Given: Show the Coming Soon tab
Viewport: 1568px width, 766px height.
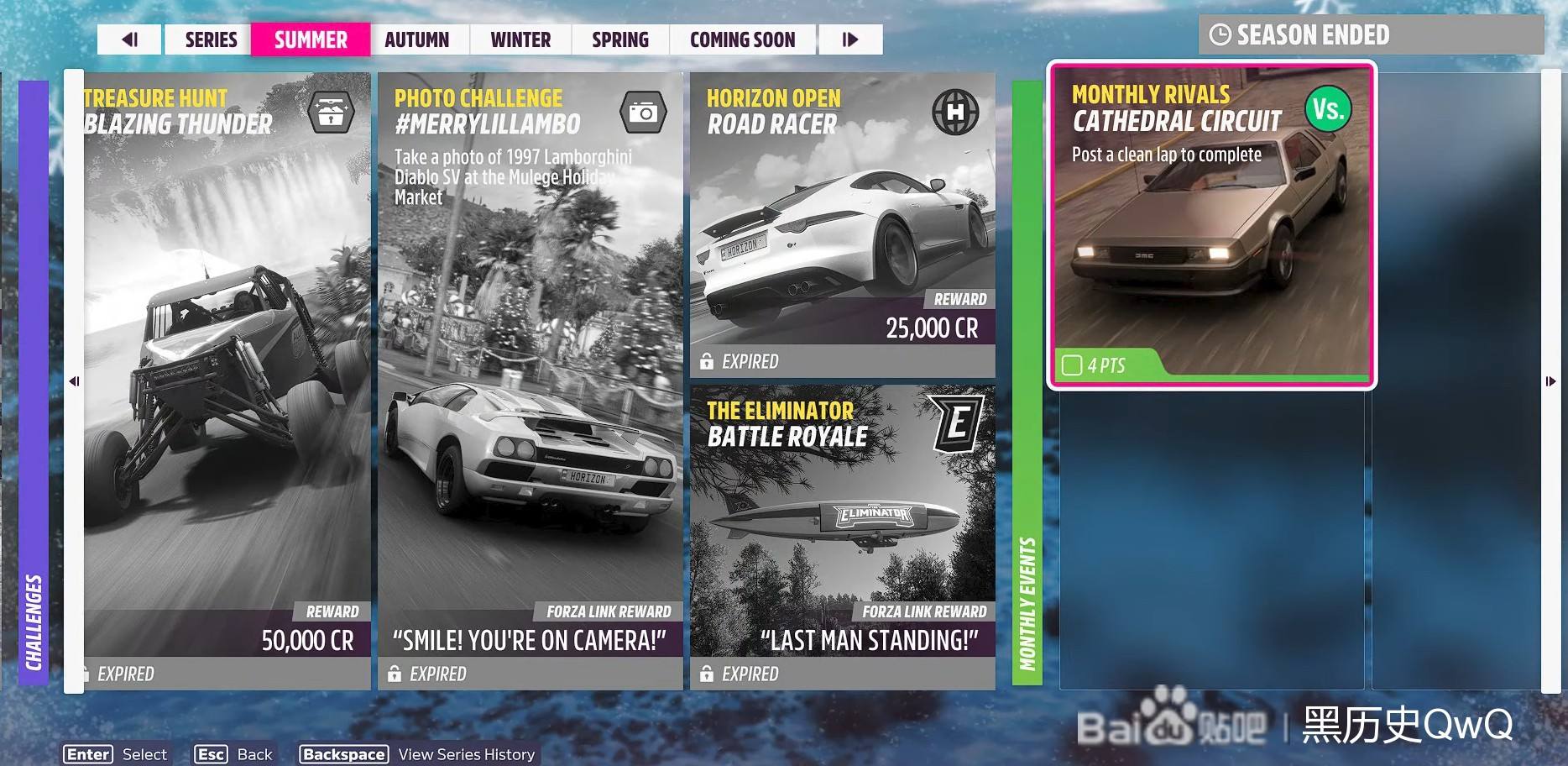Looking at the screenshot, I should [742, 39].
